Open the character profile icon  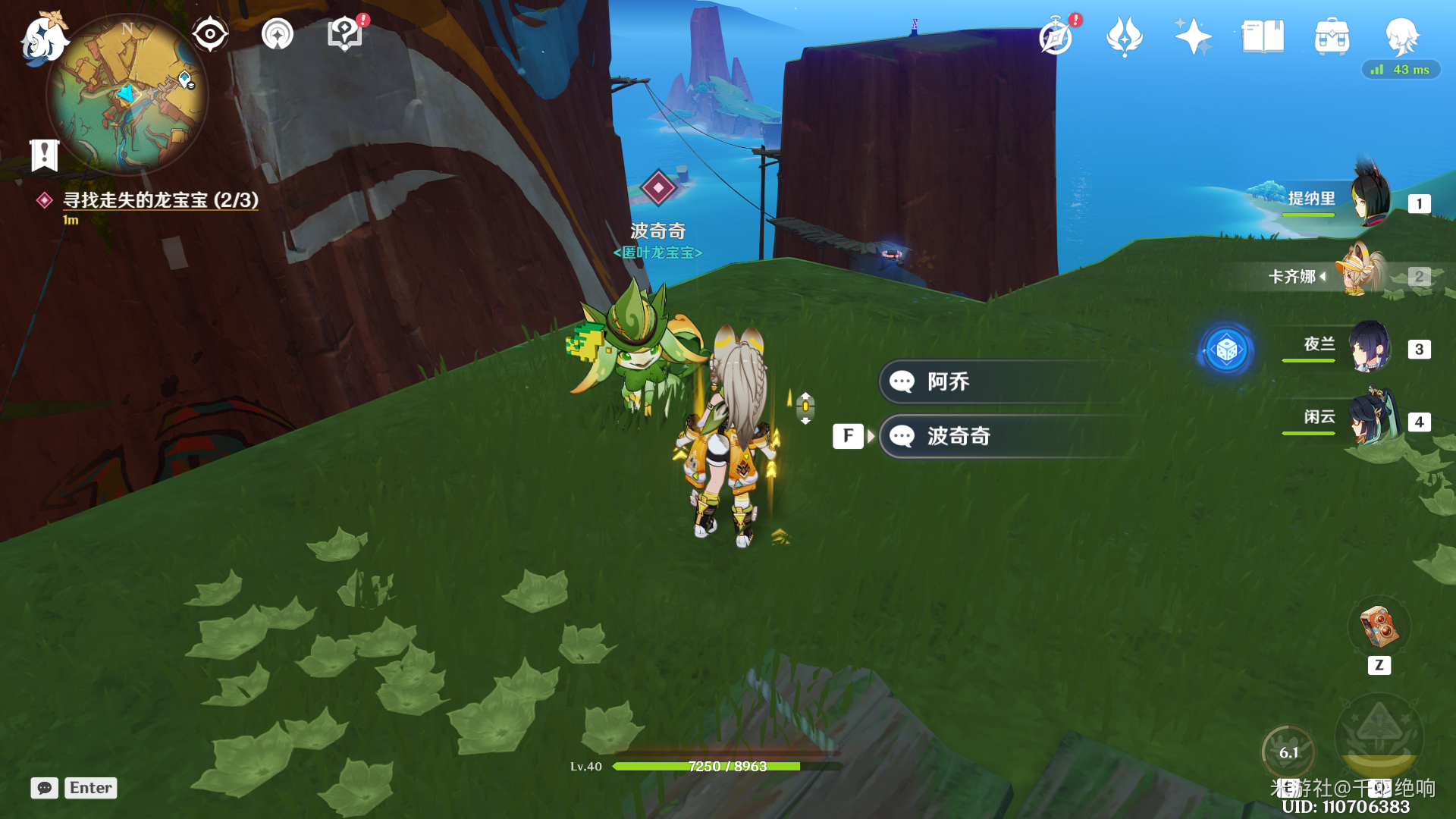tap(1401, 36)
